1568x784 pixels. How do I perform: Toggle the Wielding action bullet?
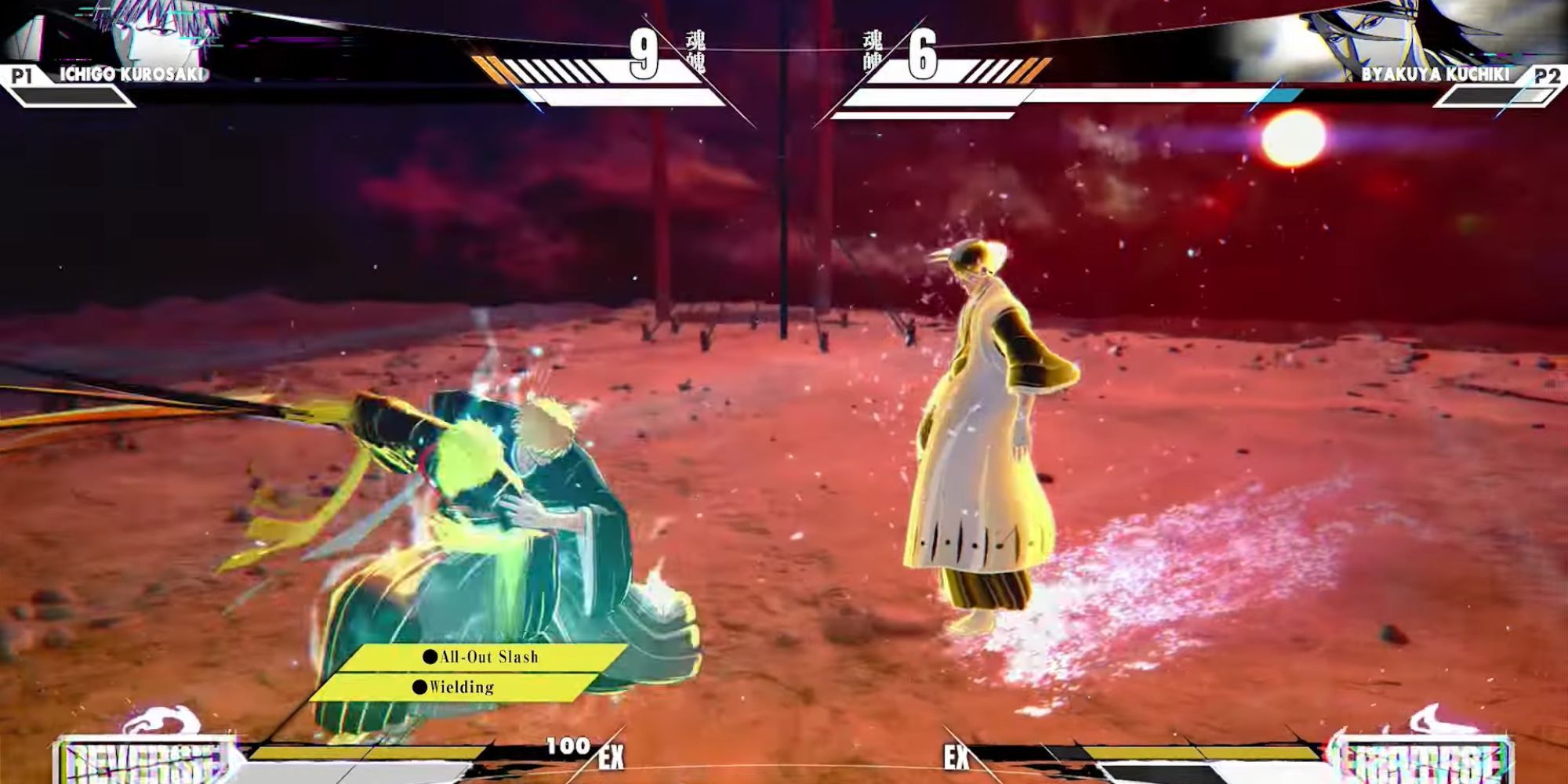pyautogui.click(x=420, y=688)
